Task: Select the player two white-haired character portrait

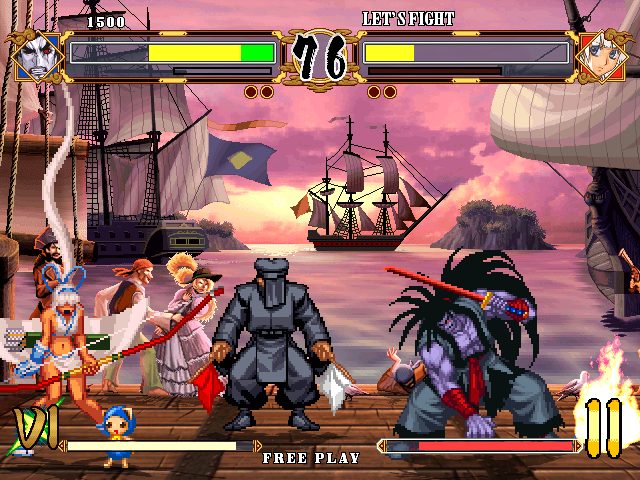Action: coord(602,57)
